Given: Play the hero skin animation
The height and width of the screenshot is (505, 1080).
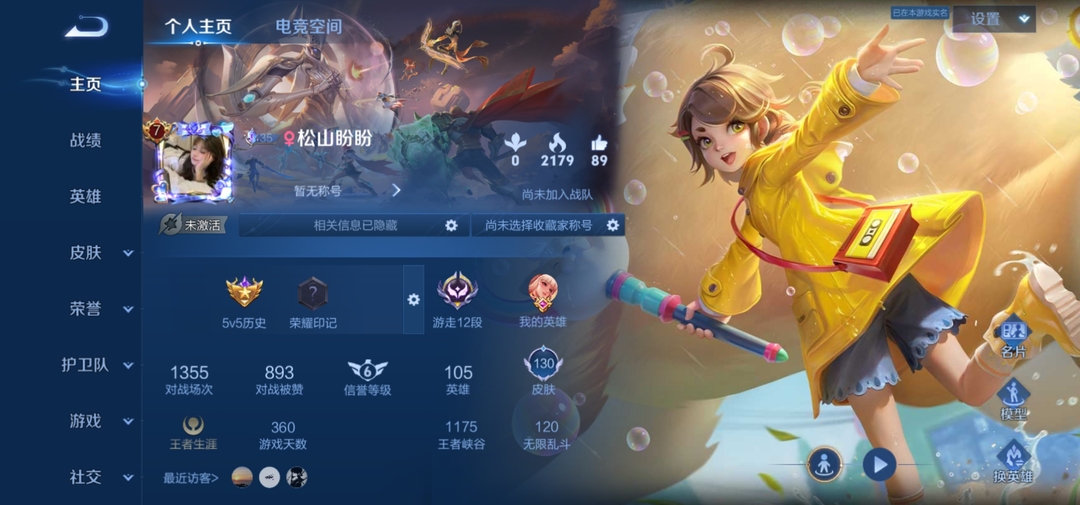Looking at the screenshot, I should point(879,464).
